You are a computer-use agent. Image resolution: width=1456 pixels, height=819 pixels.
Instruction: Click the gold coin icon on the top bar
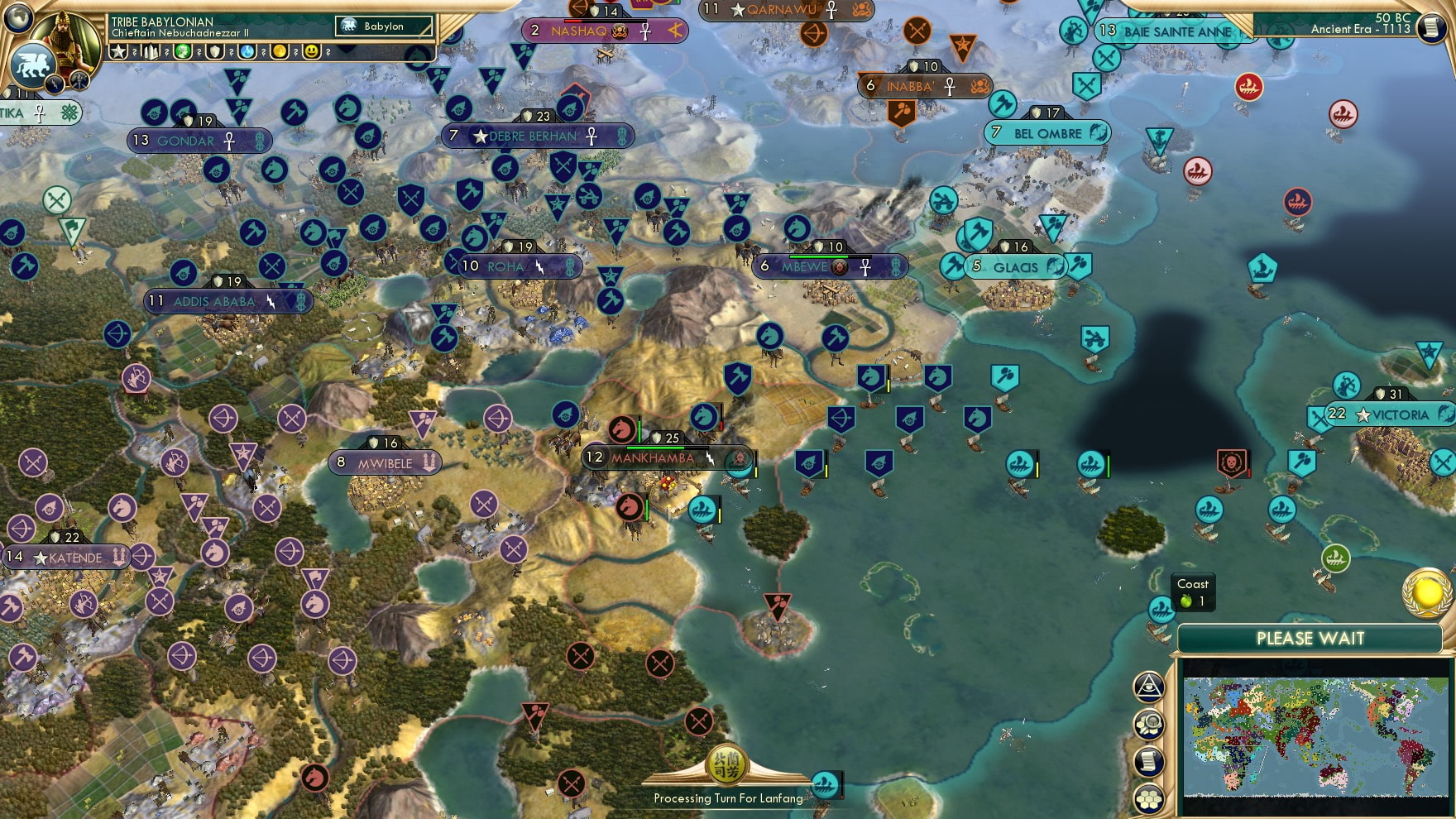click(x=280, y=51)
